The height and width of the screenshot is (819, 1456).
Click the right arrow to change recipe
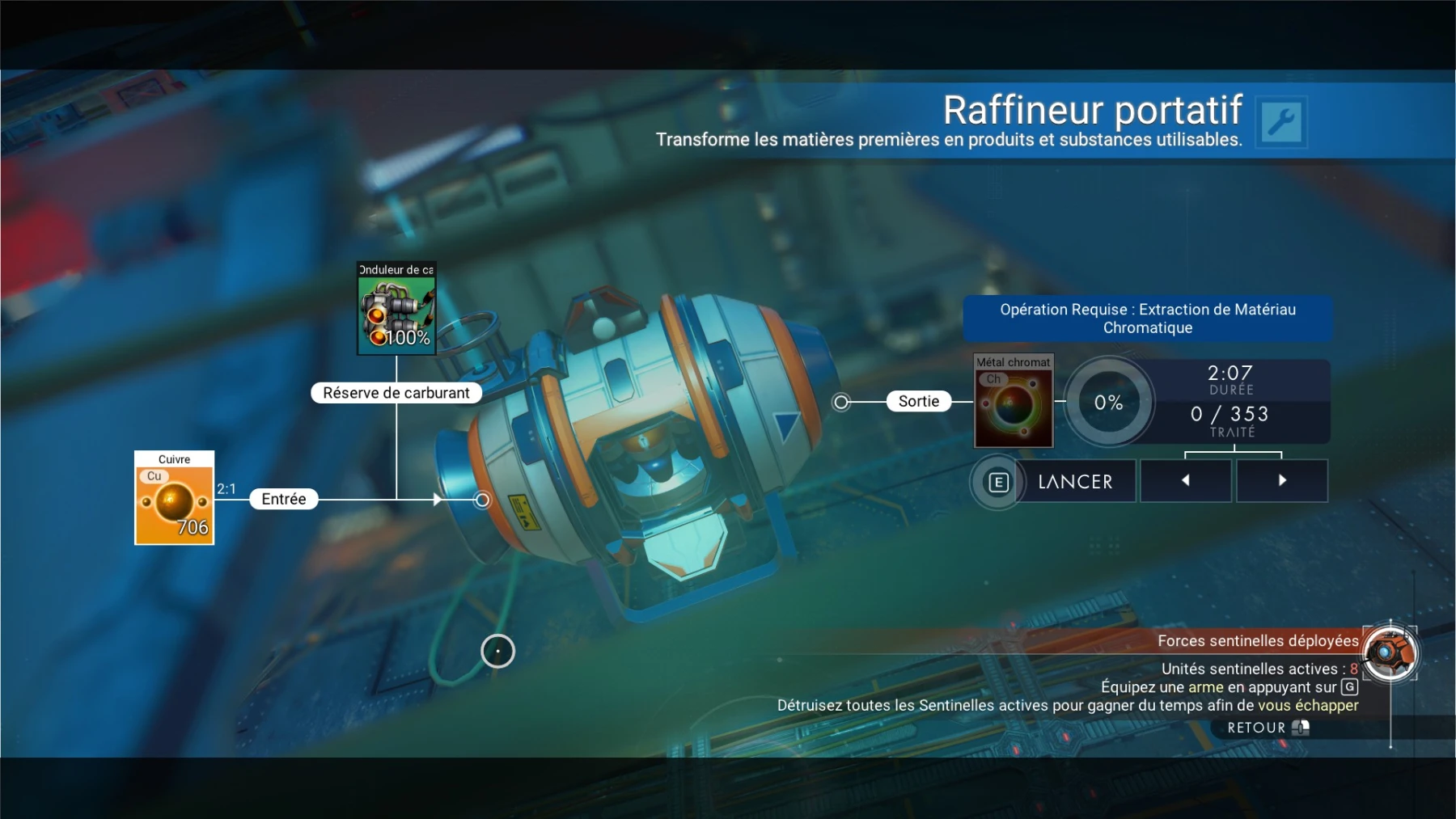pyautogui.click(x=1282, y=479)
